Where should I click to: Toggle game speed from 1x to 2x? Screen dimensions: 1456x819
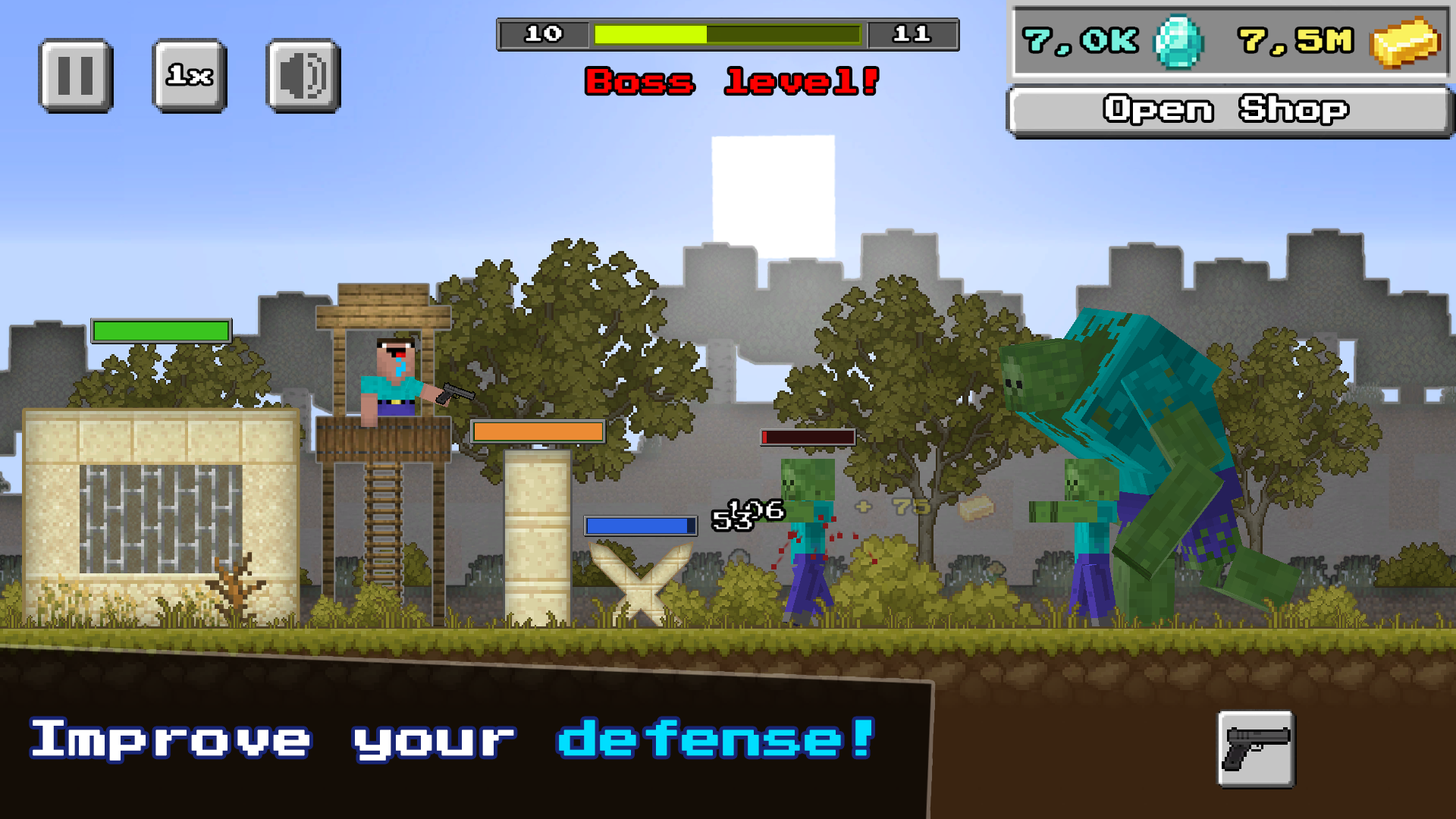(189, 75)
